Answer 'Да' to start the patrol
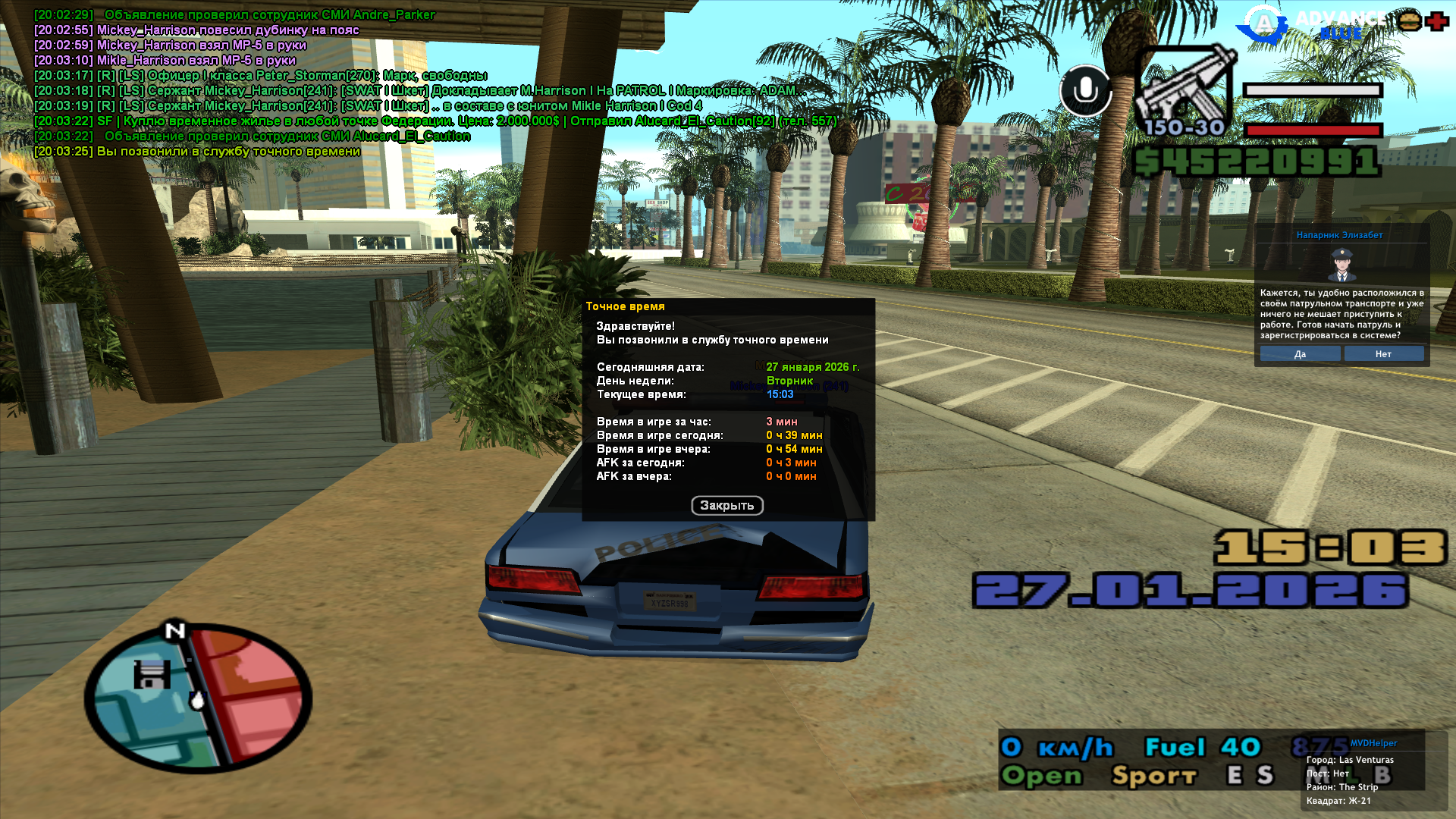 tap(1300, 354)
